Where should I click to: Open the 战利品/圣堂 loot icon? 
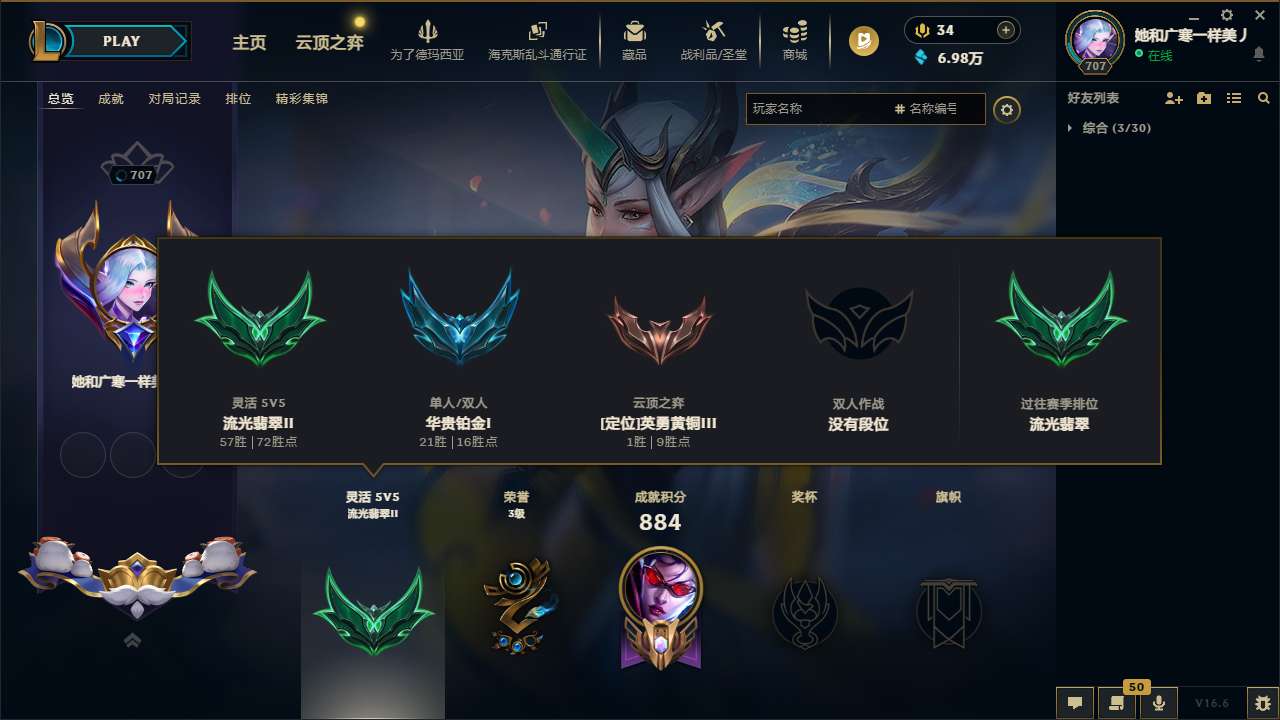[711, 32]
